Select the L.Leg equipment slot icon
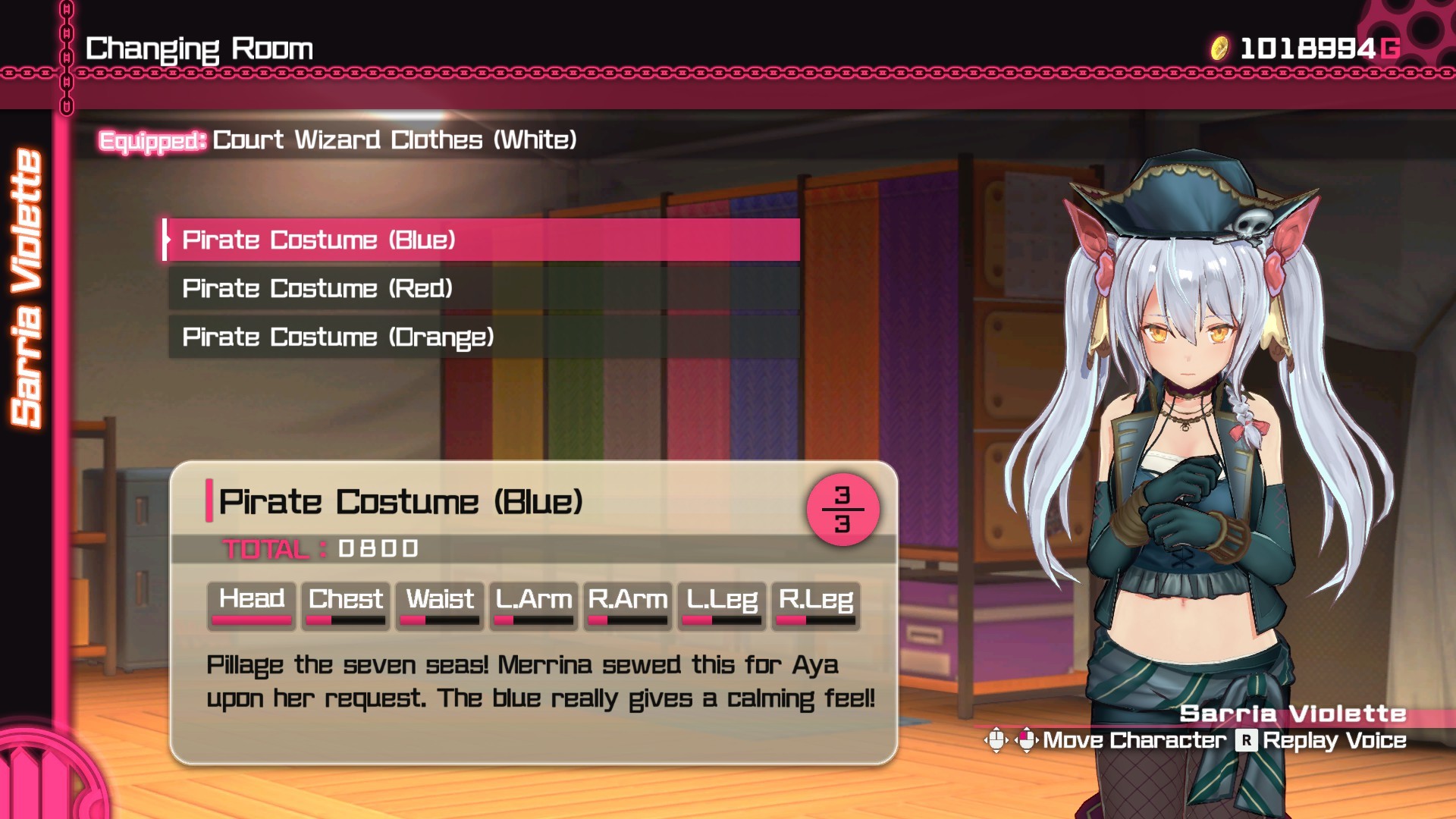The image size is (1456, 819). (720, 604)
